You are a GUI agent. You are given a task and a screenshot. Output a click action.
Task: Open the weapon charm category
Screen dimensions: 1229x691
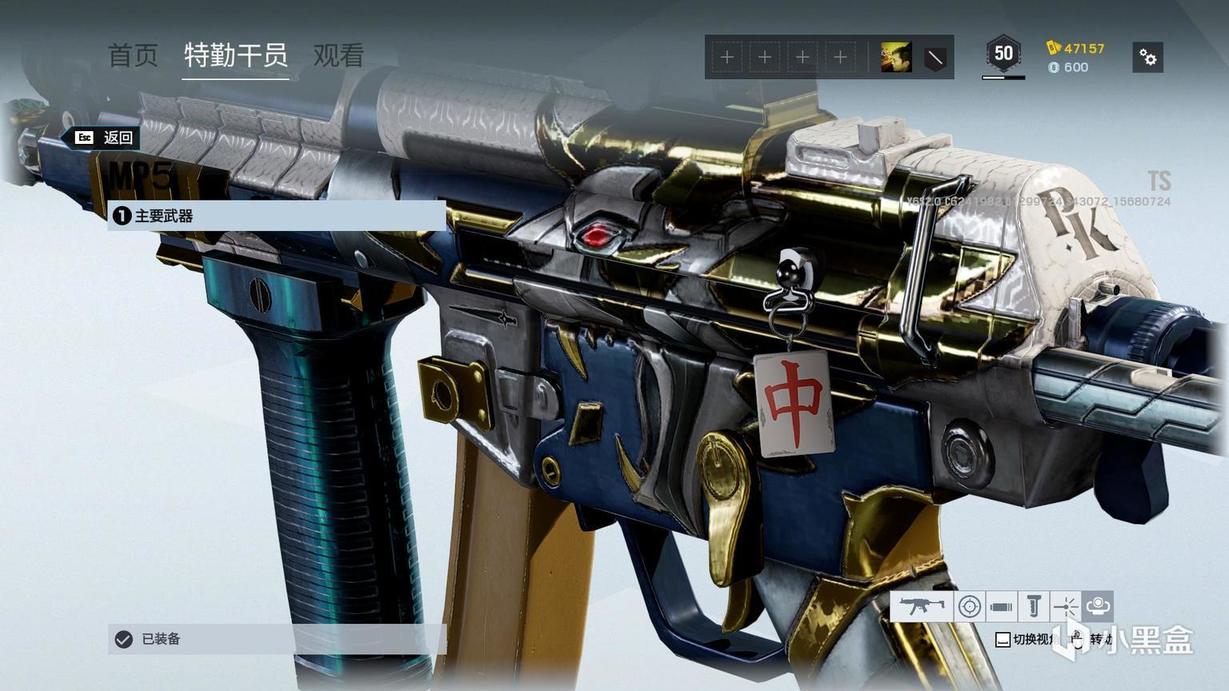click(1097, 606)
